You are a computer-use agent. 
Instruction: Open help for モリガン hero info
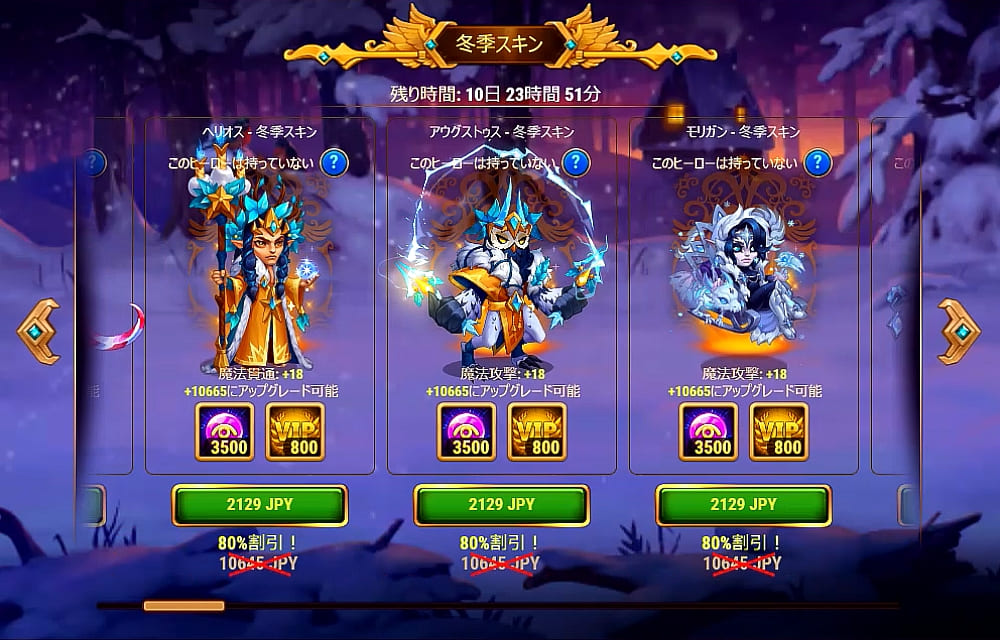point(818,162)
